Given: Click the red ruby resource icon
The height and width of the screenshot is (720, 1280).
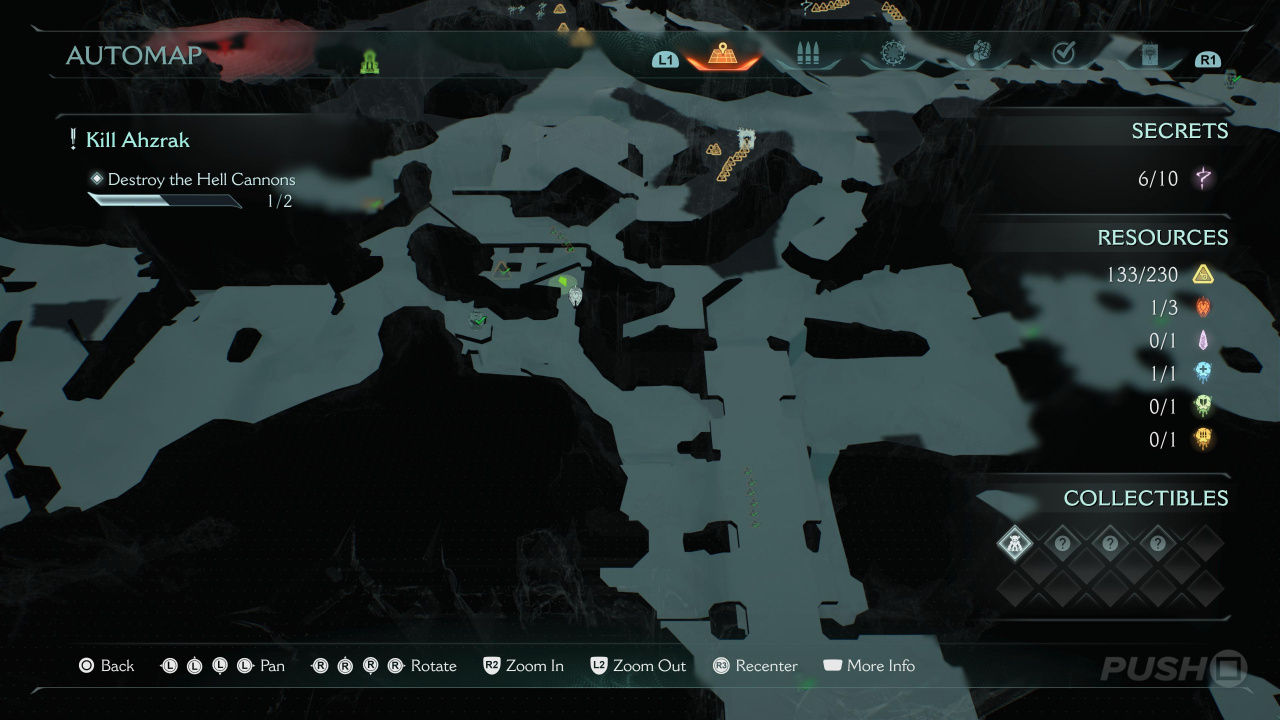Looking at the screenshot, I should tap(1203, 308).
